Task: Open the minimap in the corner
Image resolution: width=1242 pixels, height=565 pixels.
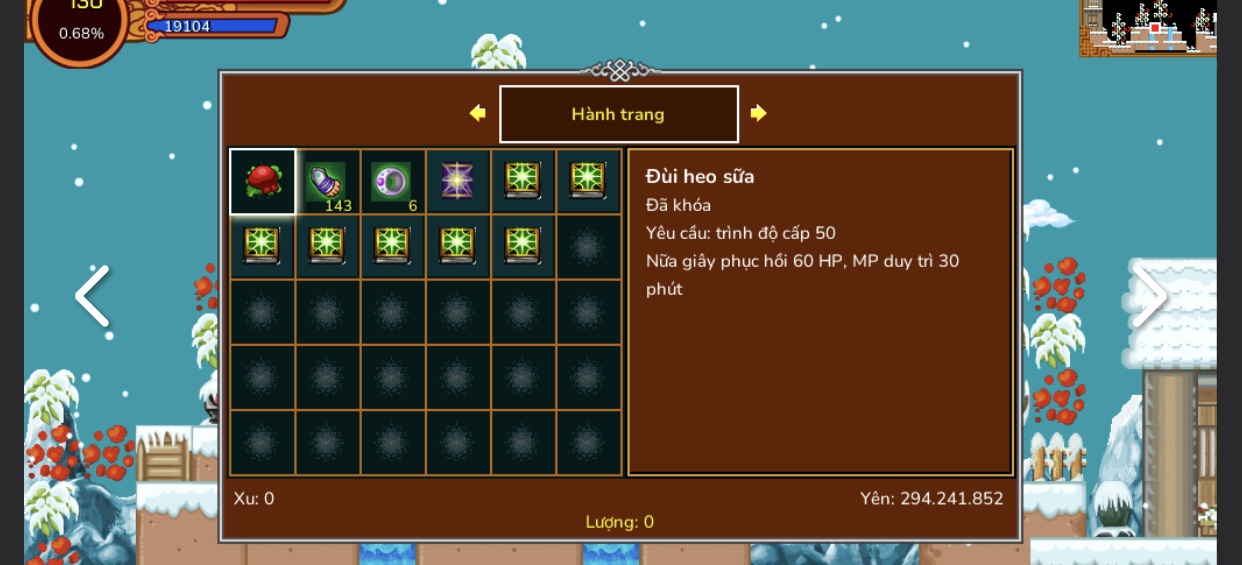Action: [x=1148, y=27]
